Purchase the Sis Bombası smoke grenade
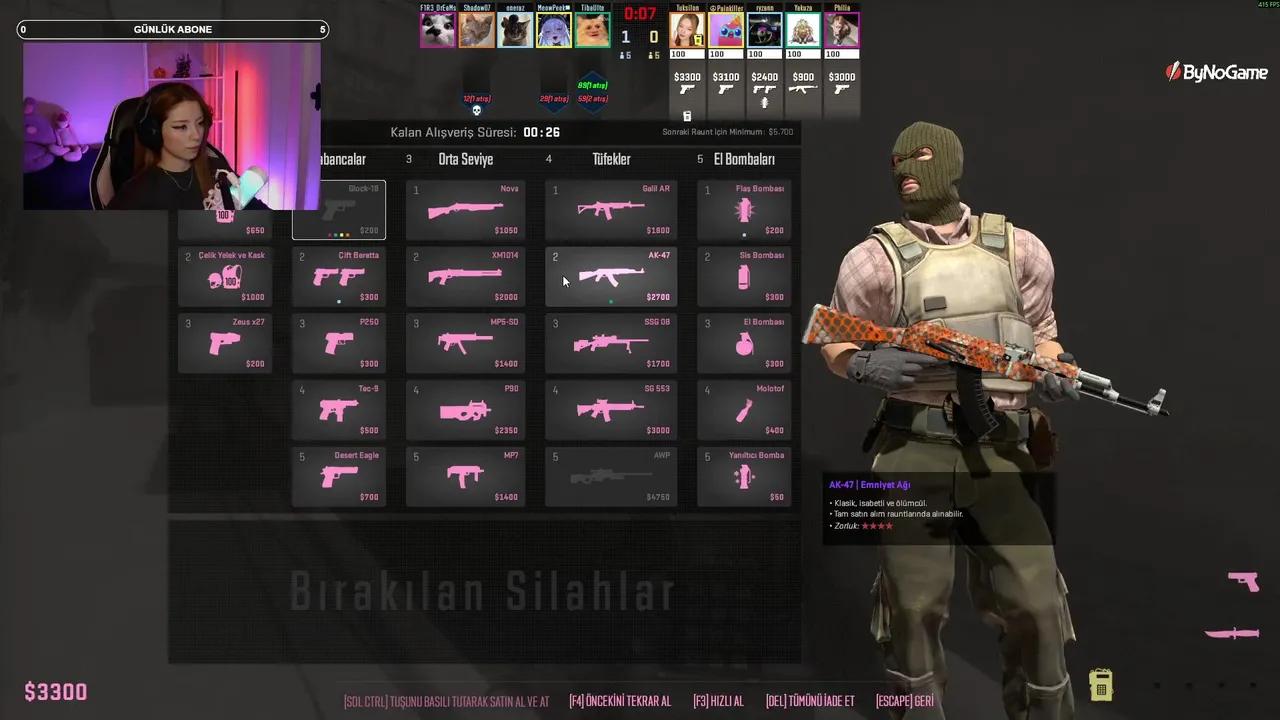This screenshot has height=720, width=1280. click(743, 275)
